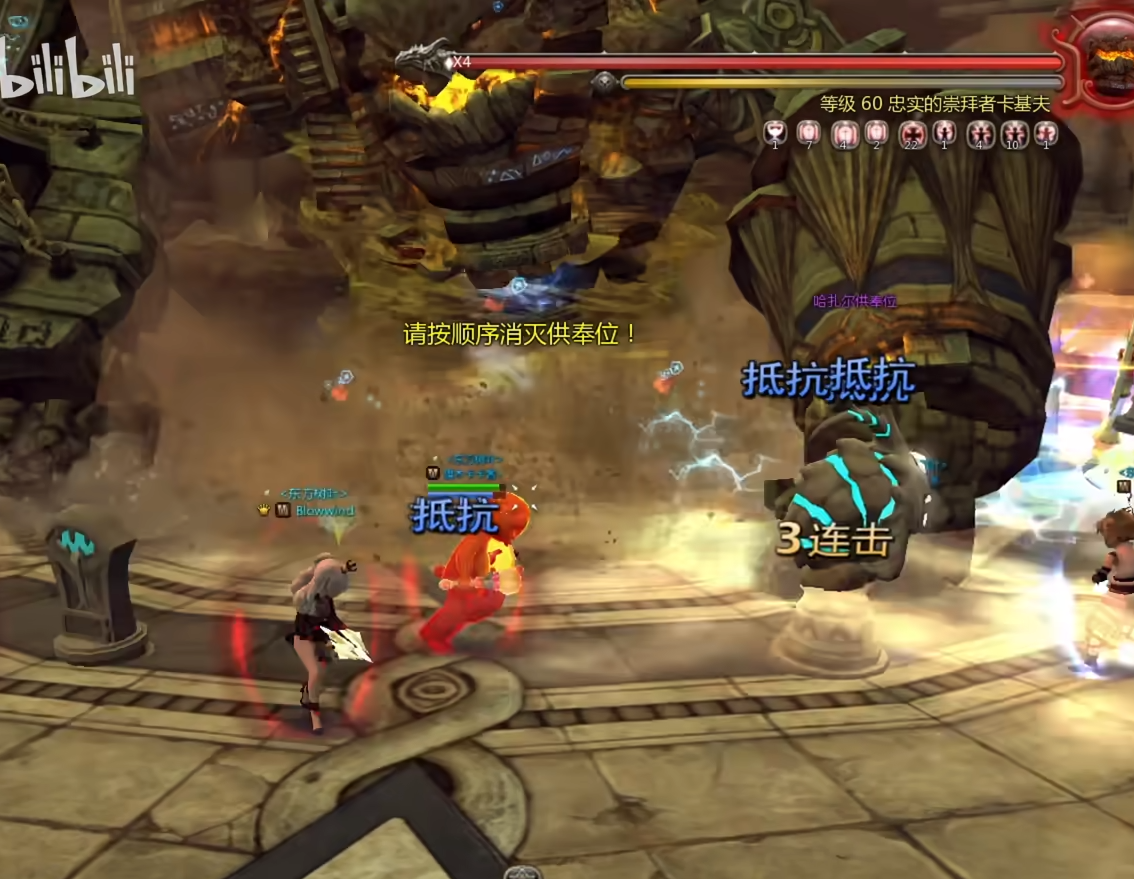View the status icon showing 10 stacks

tap(1013, 132)
